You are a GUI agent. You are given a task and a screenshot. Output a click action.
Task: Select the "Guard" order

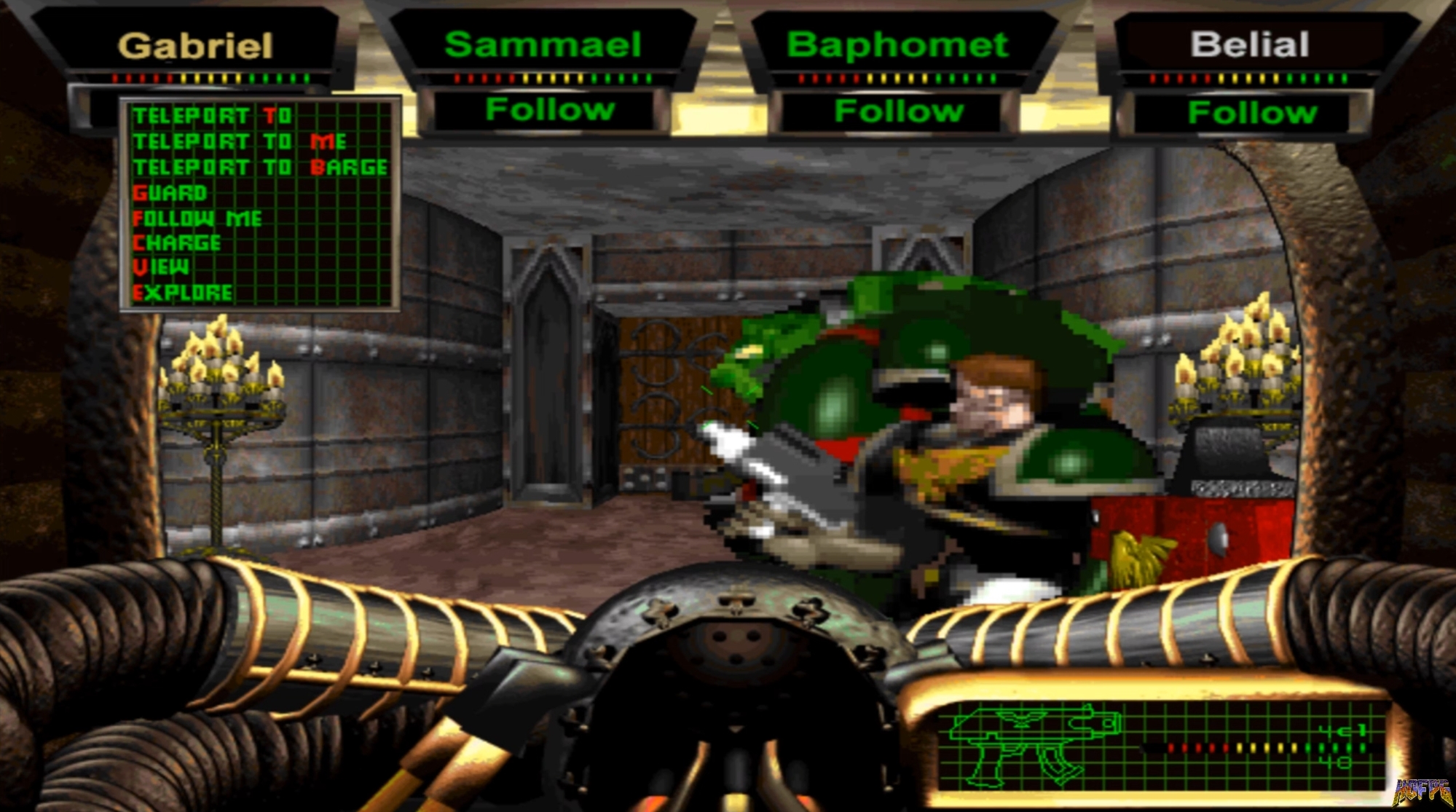[169, 192]
